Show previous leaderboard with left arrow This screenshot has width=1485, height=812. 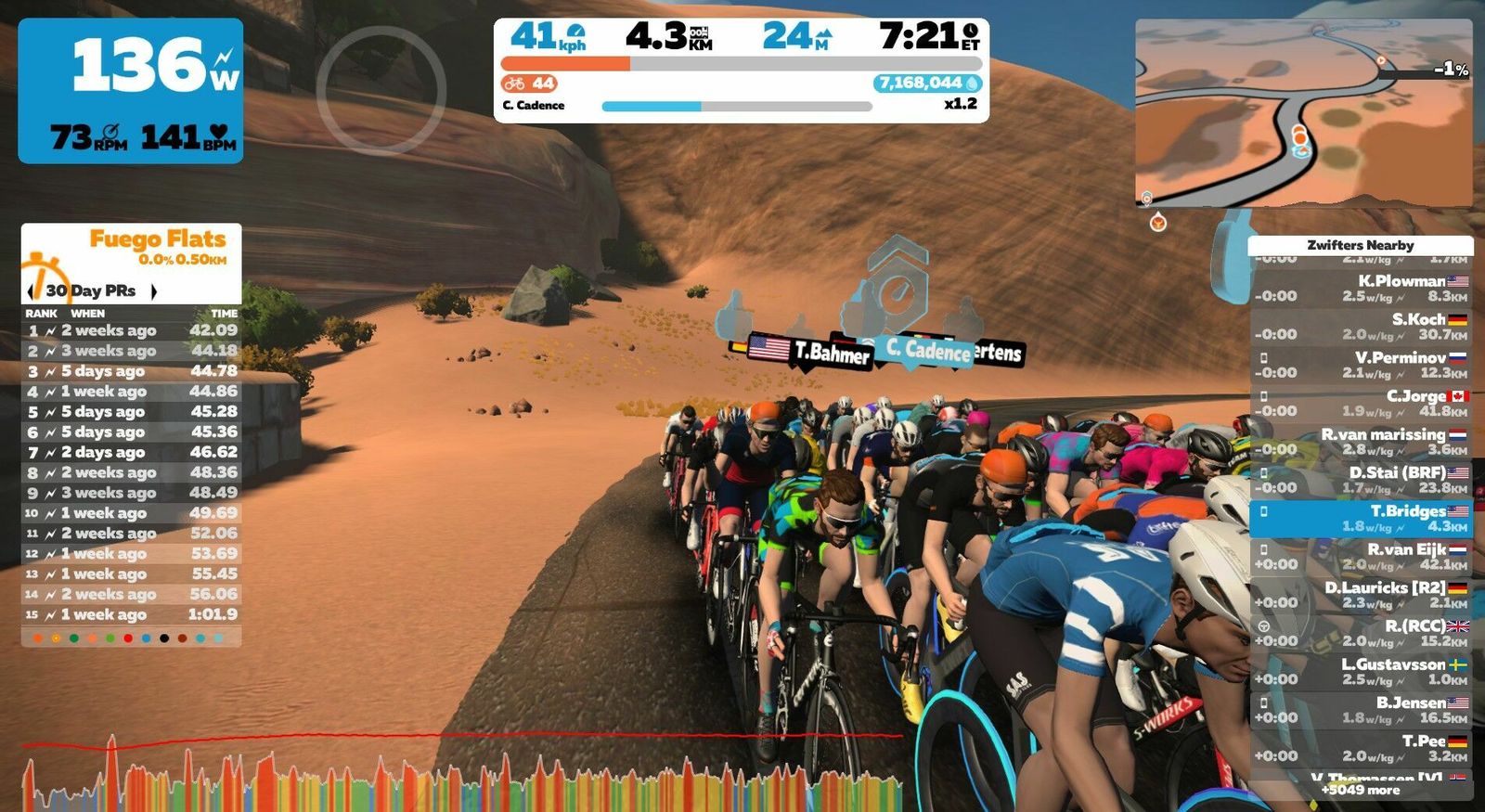click(x=31, y=291)
